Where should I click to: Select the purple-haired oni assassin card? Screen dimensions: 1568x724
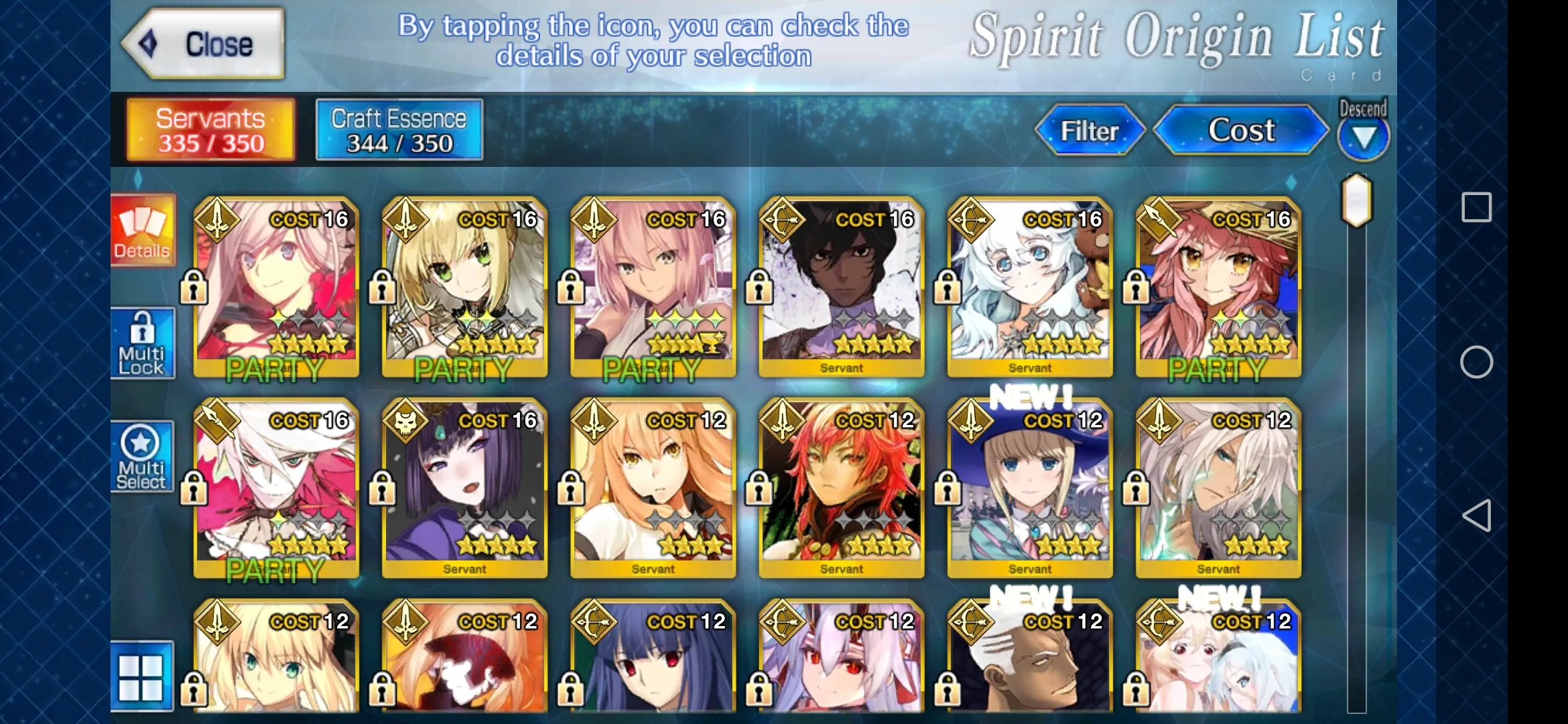pos(464,488)
